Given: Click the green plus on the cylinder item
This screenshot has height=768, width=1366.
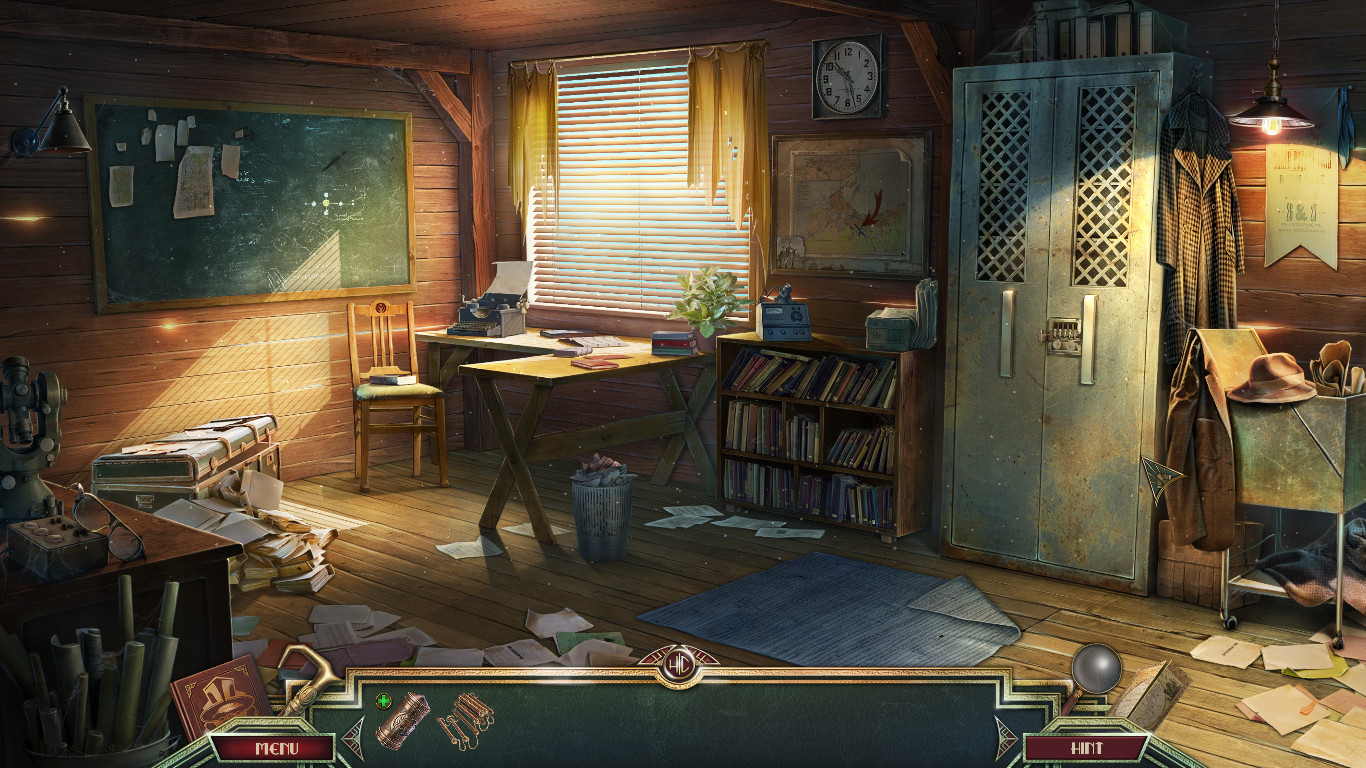Looking at the screenshot, I should point(383,701).
